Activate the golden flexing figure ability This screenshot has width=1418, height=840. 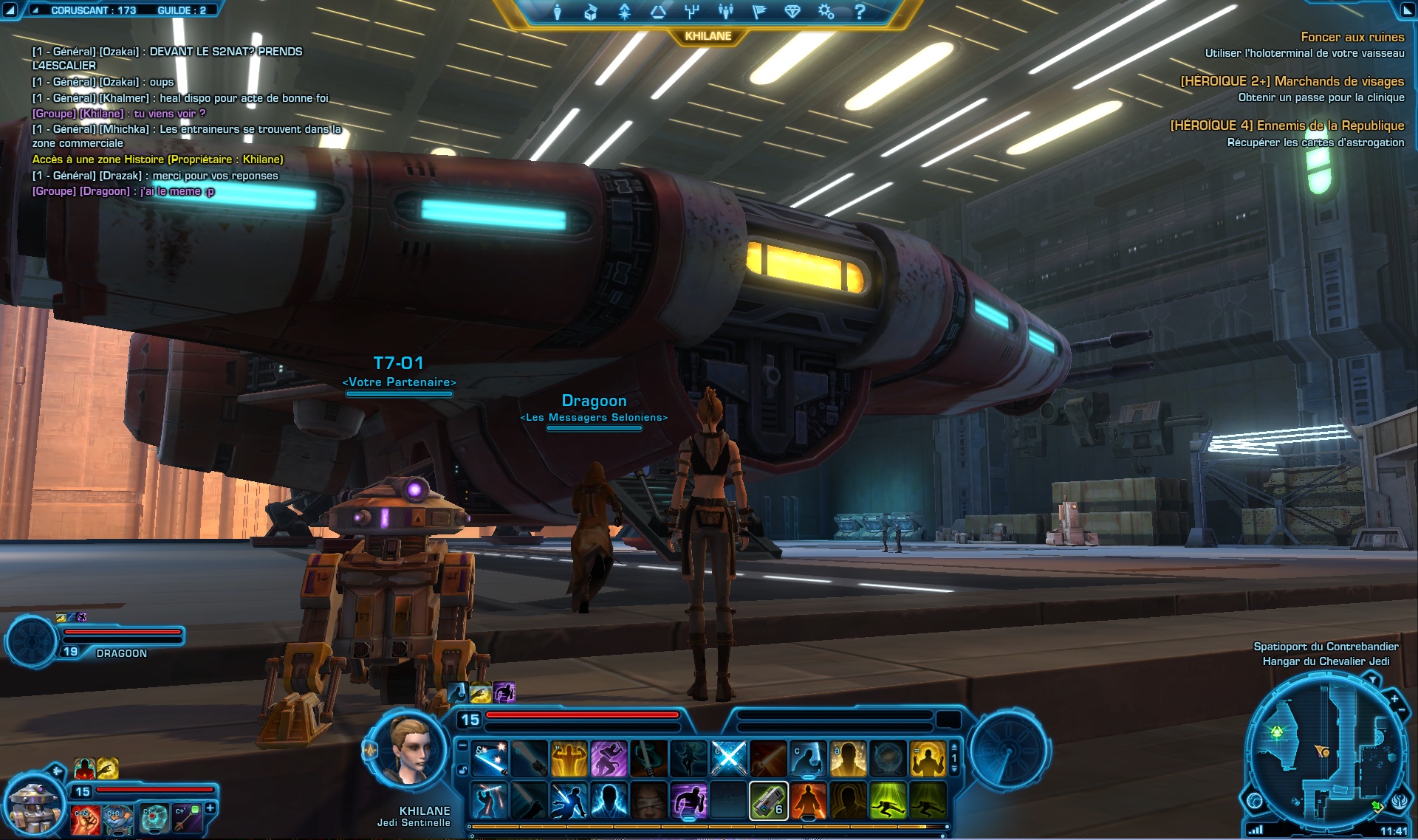[x=569, y=759]
